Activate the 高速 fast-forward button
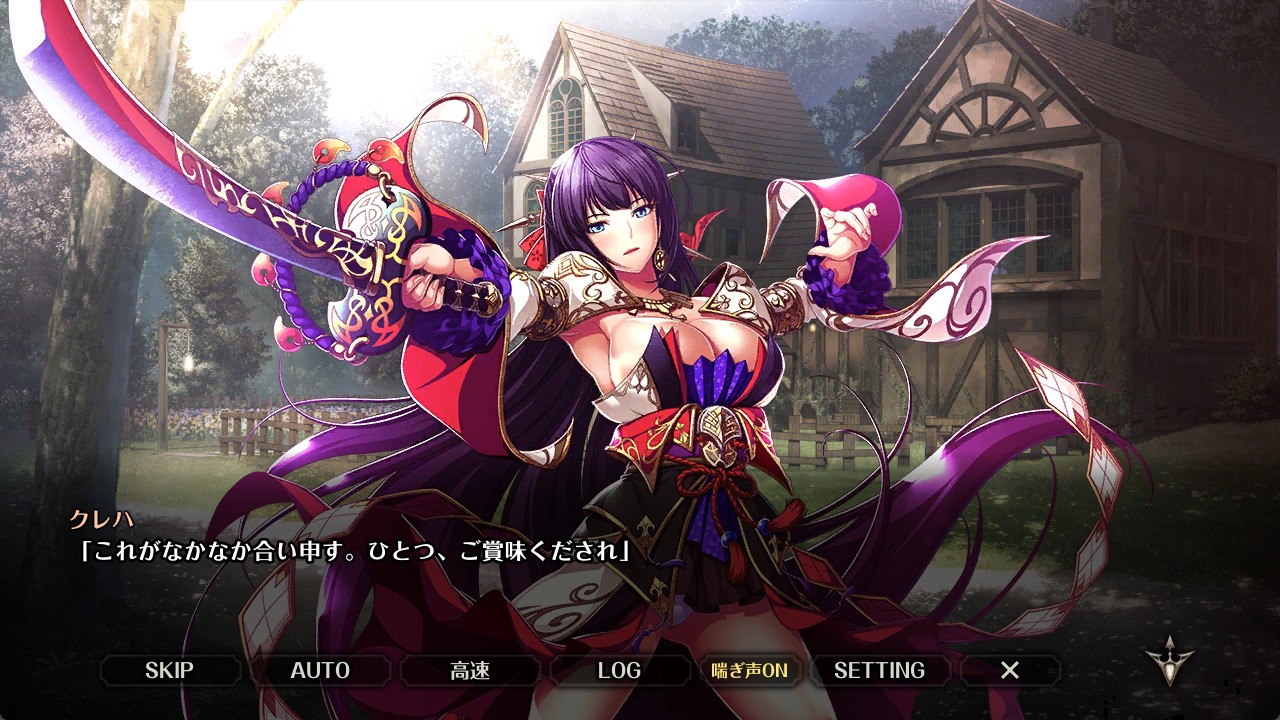 [x=470, y=670]
